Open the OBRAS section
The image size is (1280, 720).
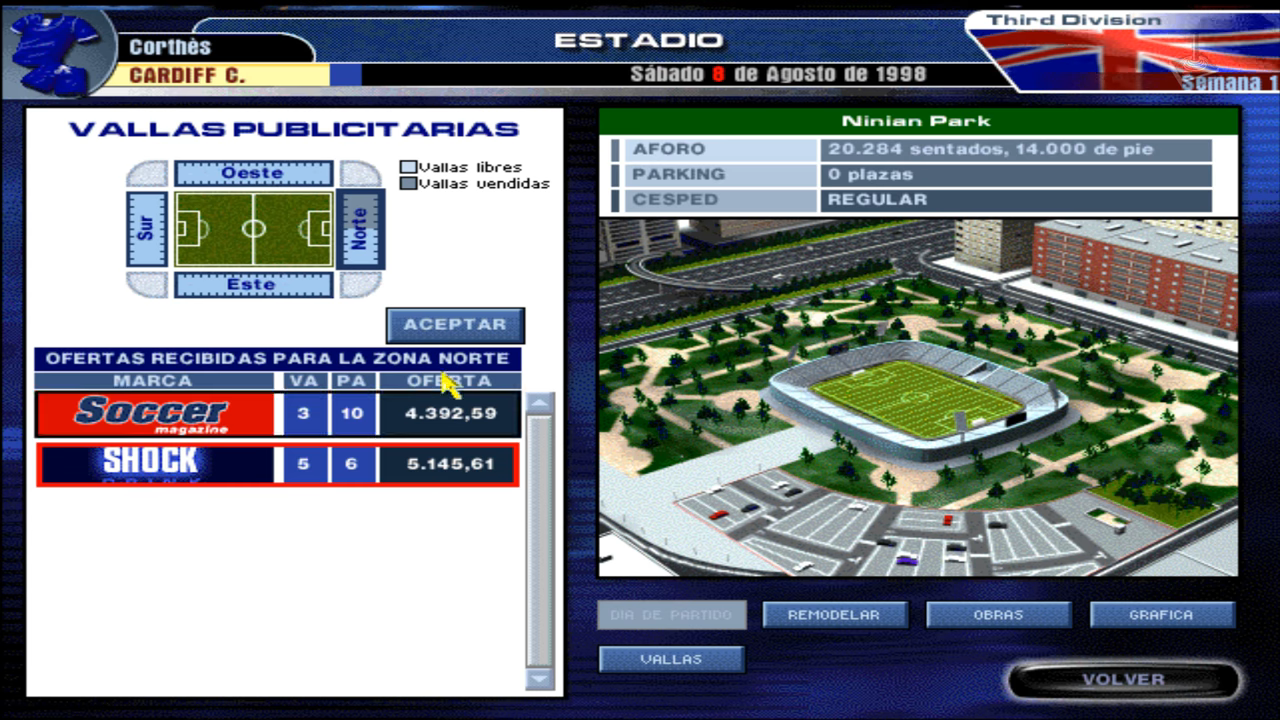click(x=997, y=614)
